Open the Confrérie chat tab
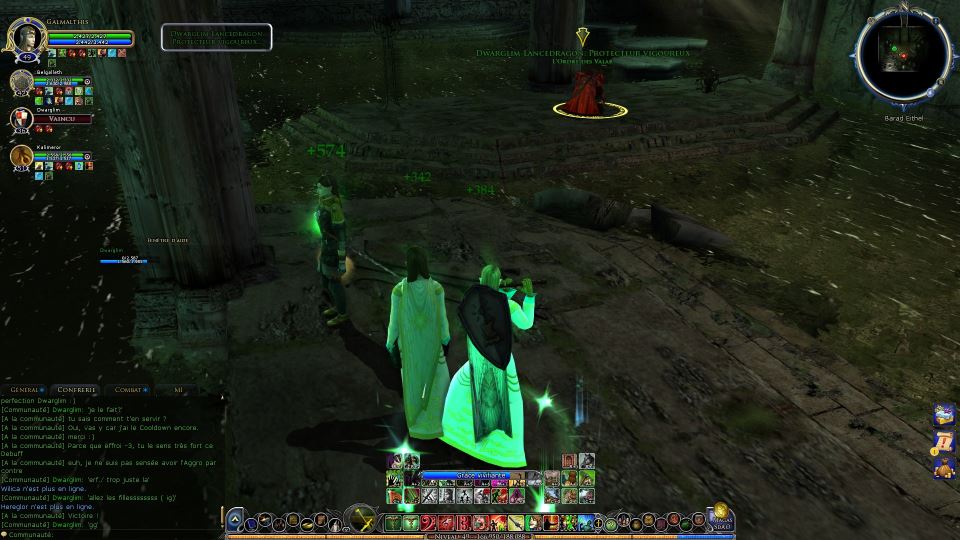The image size is (960, 540). pos(77,389)
